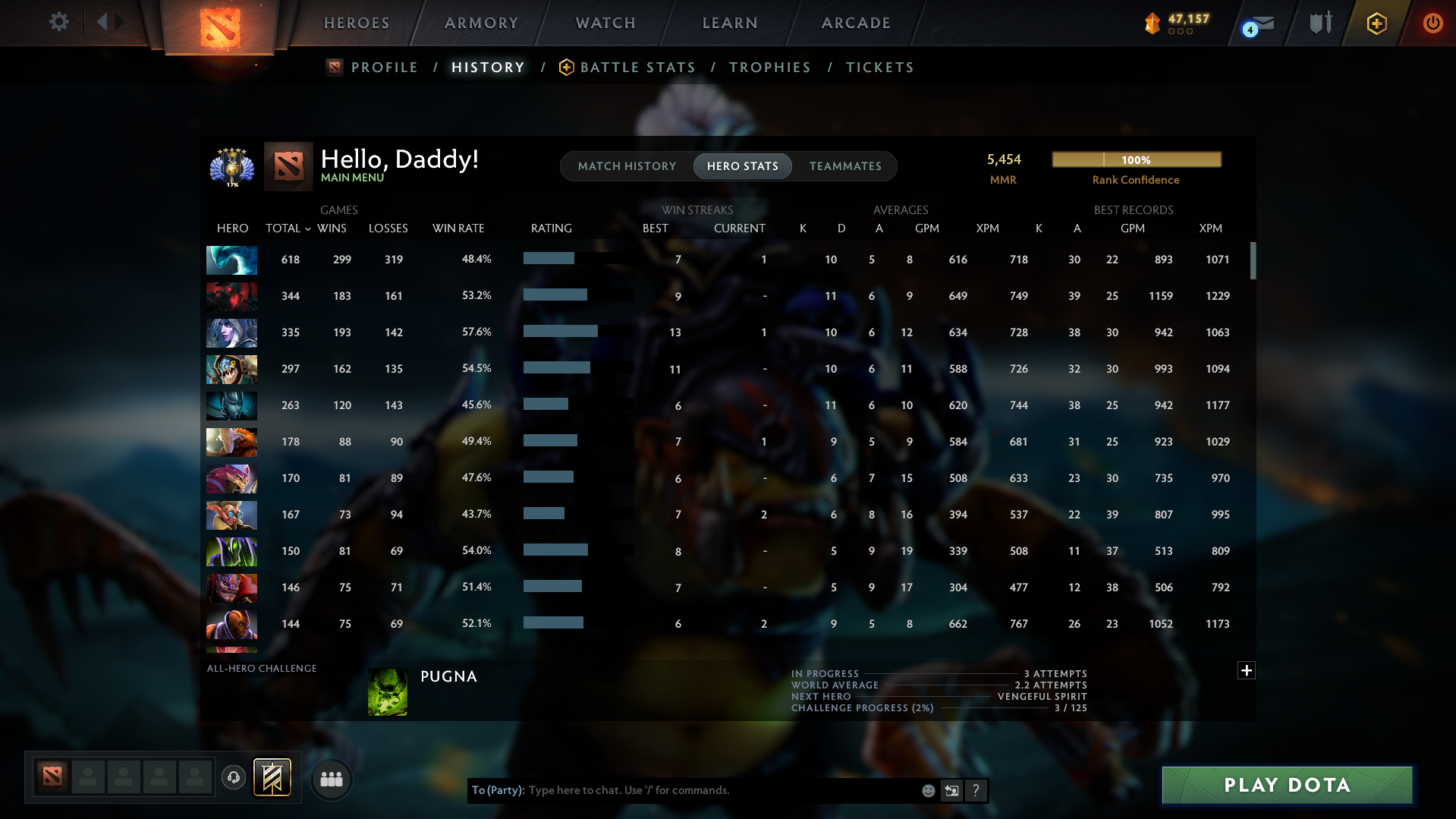Open the Dota Plus subscription icon
This screenshot has height=819, width=1456.
1376,23
